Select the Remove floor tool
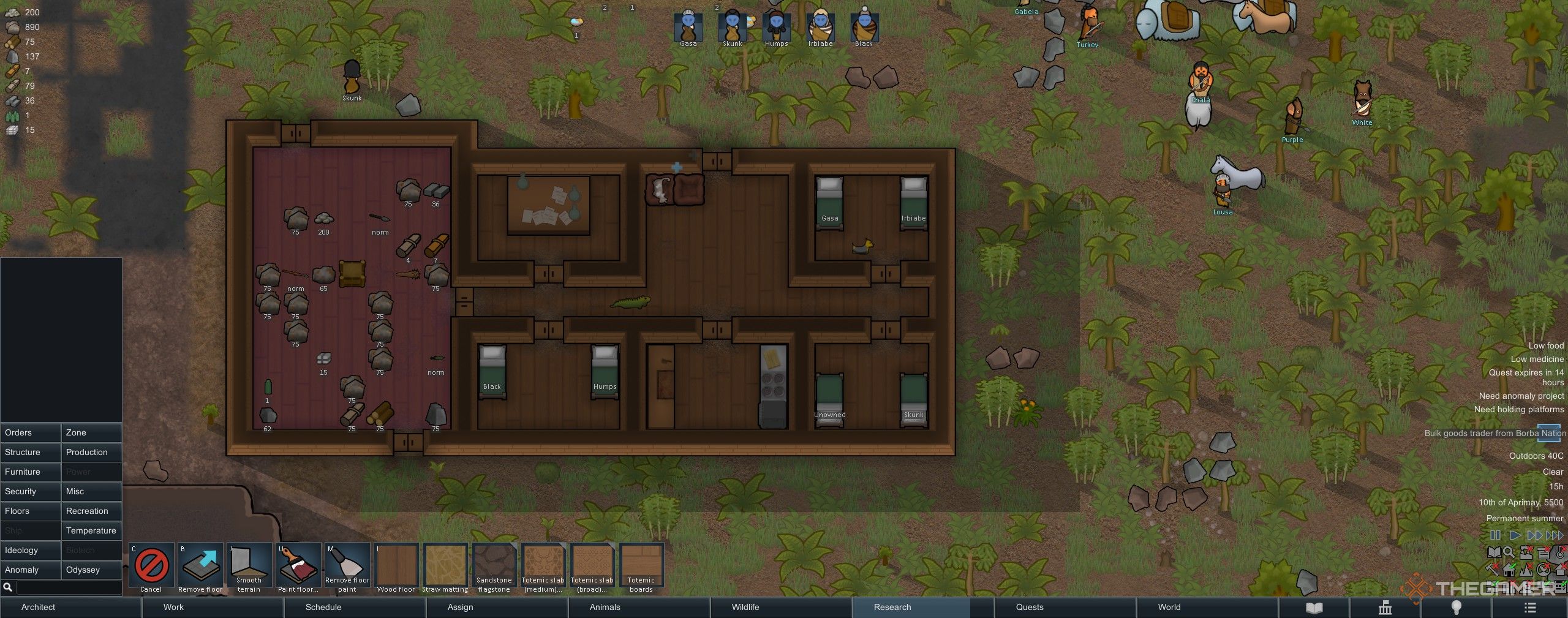1568x618 pixels. [200, 567]
